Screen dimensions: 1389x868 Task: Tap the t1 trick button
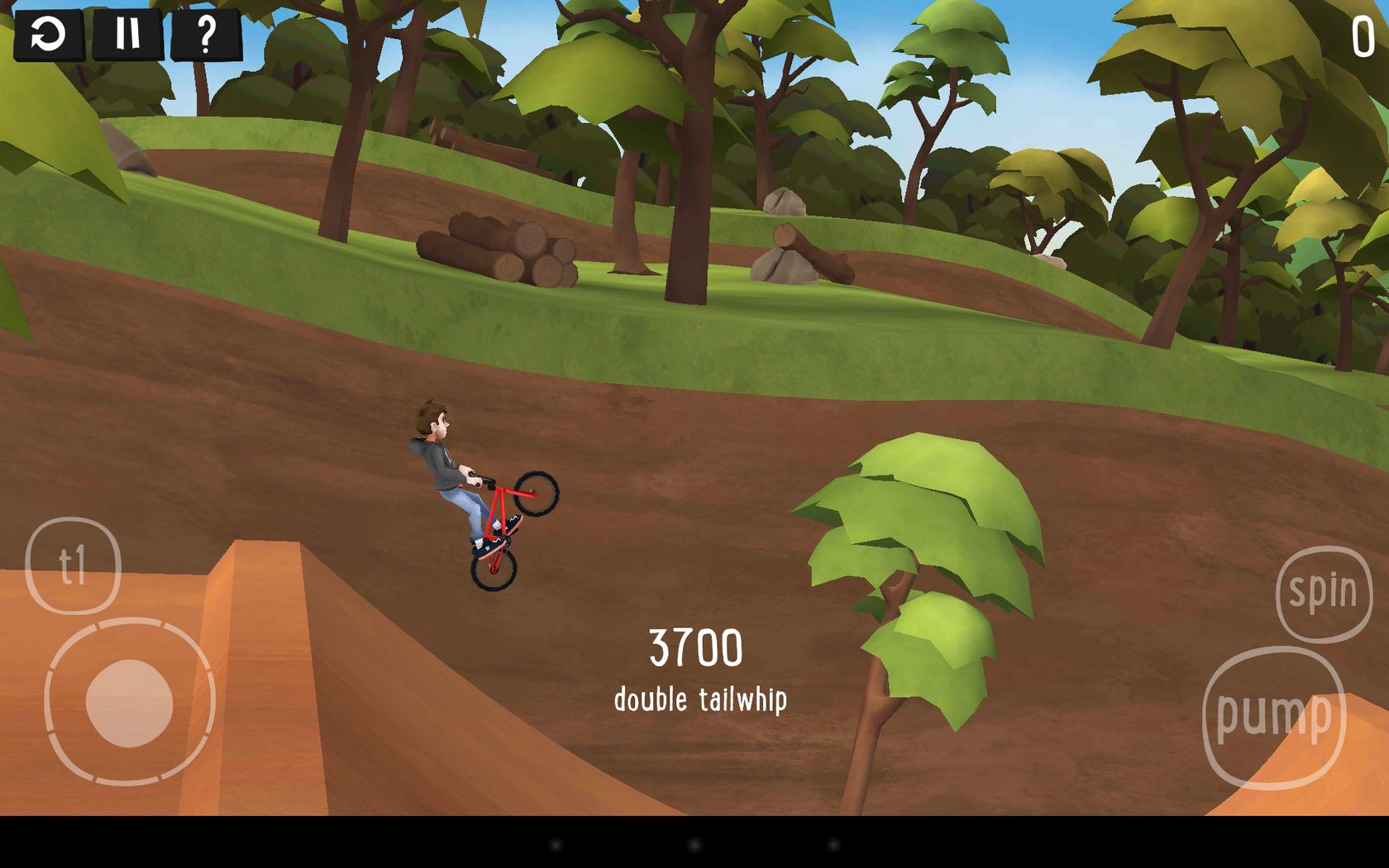[x=73, y=566]
